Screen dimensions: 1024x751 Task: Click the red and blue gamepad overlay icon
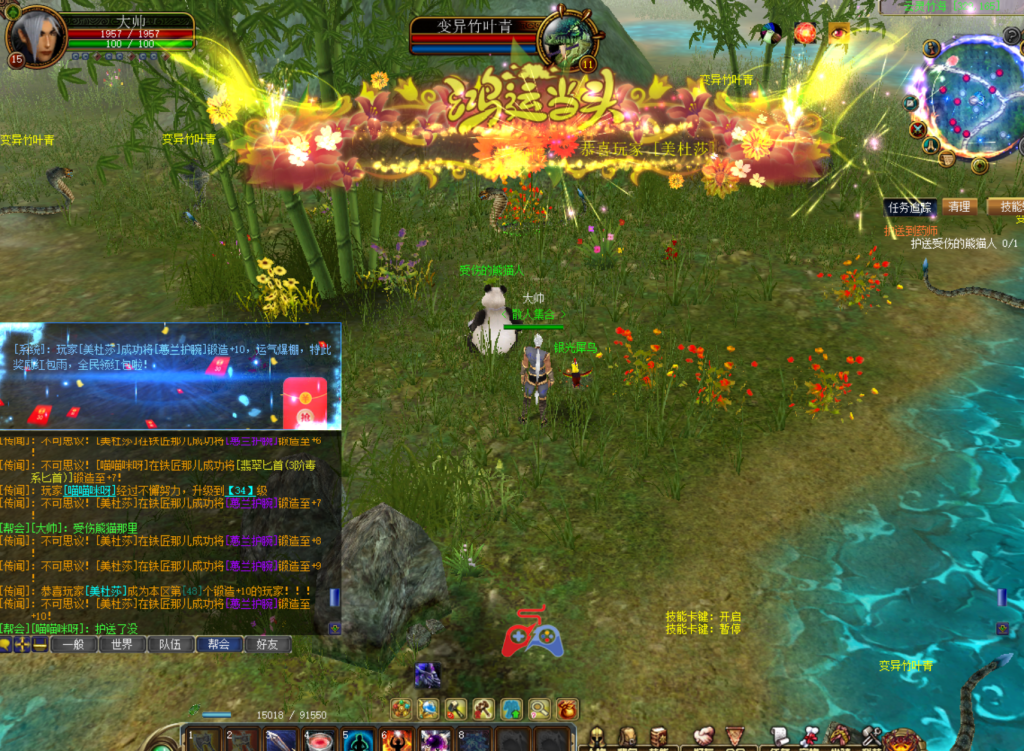pos(532,634)
